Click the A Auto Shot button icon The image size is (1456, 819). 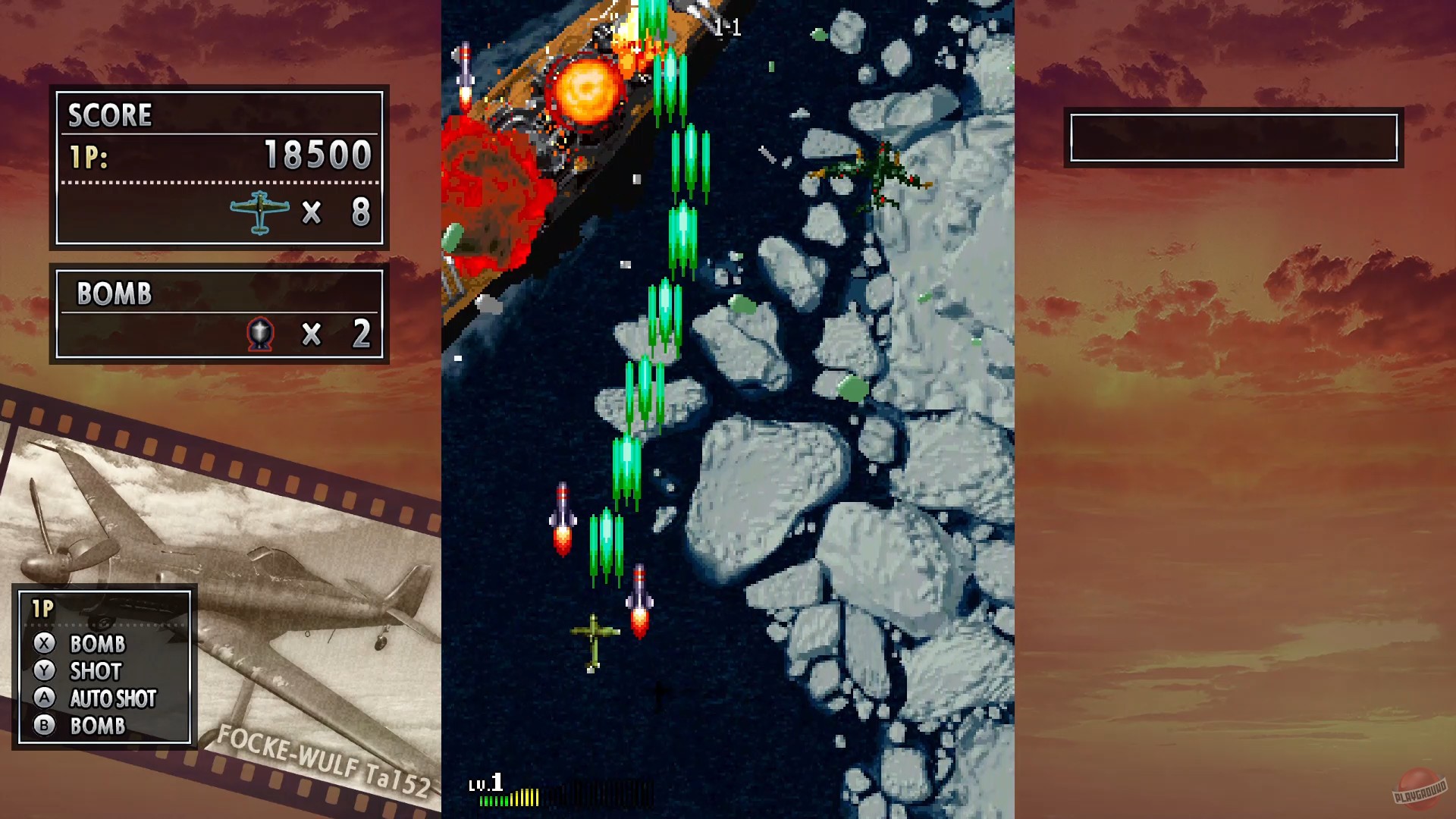point(45,698)
